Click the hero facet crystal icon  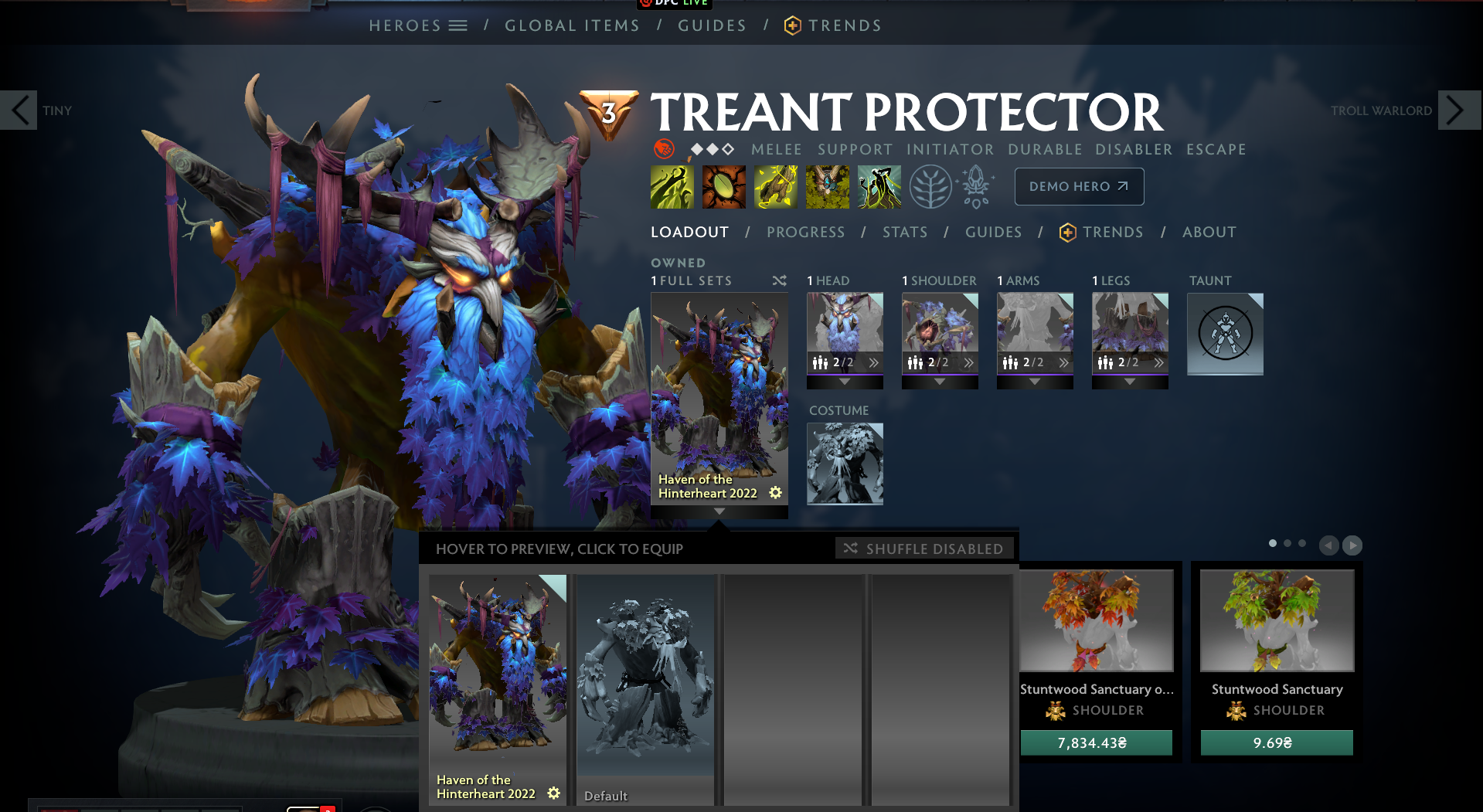pos(975,186)
